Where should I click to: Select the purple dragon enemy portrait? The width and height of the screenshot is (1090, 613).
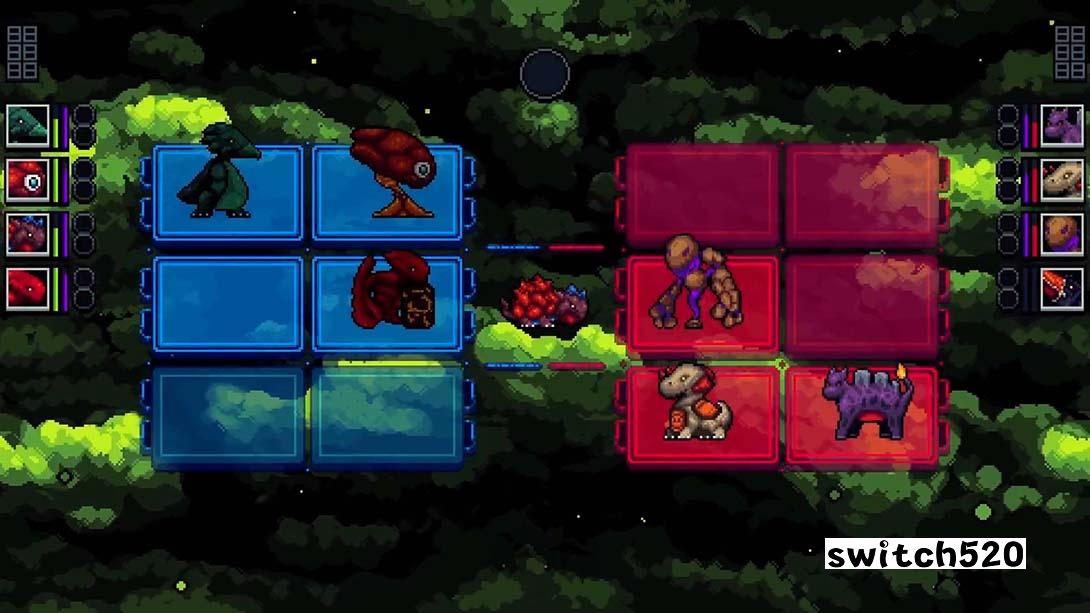pyautogui.click(x=1062, y=126)
